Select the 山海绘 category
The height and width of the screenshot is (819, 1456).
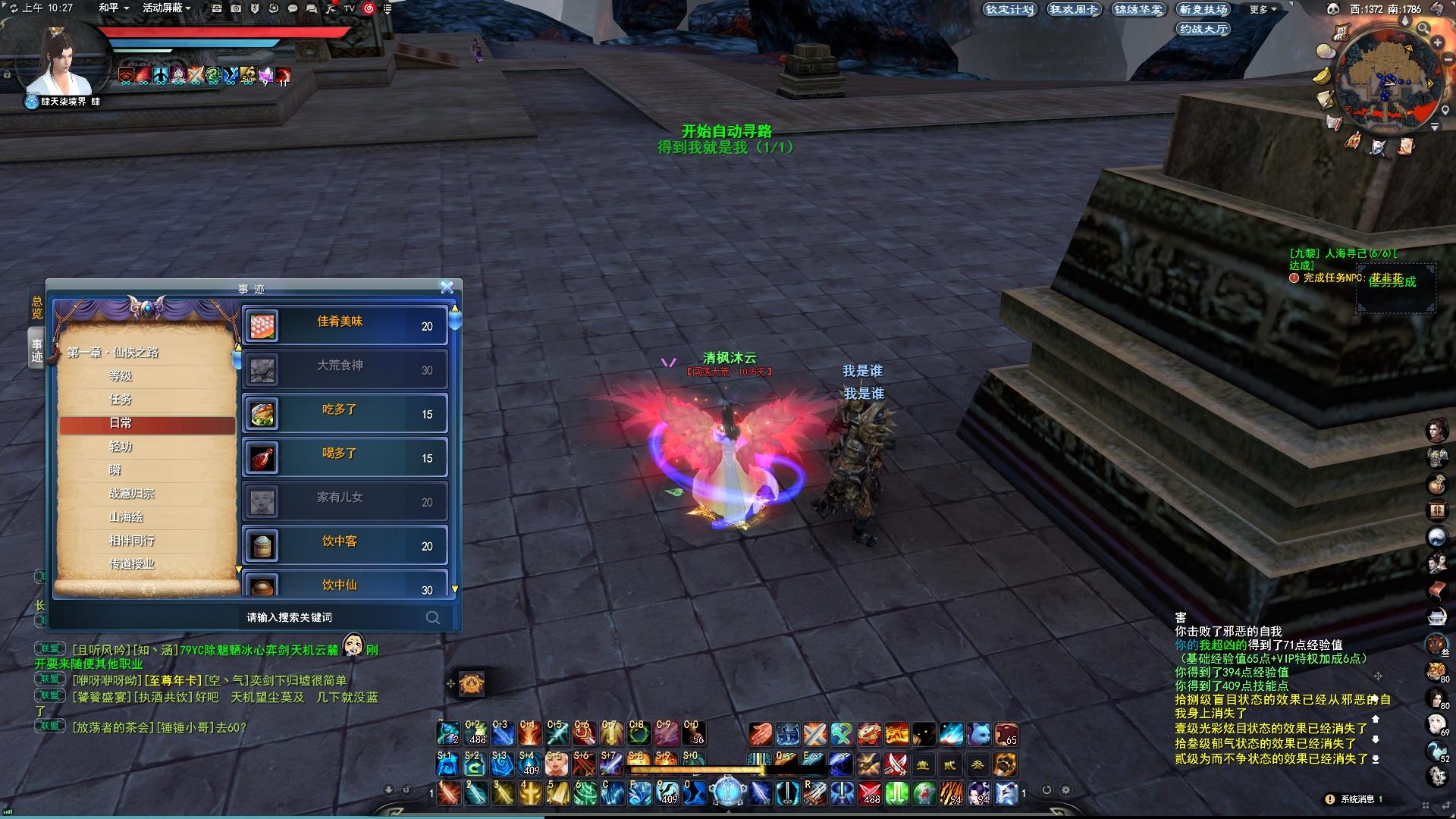126,517
